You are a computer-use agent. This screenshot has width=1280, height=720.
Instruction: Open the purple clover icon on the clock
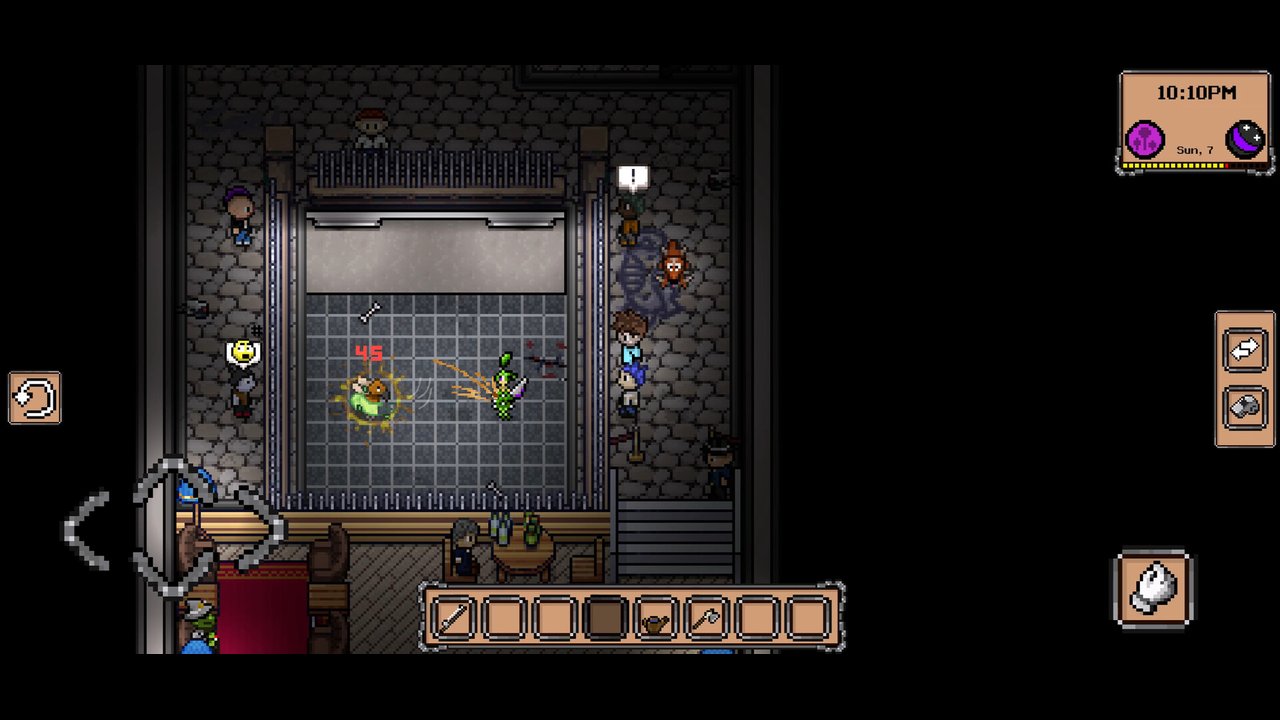pyautogui.click(x=1145, y=139)
